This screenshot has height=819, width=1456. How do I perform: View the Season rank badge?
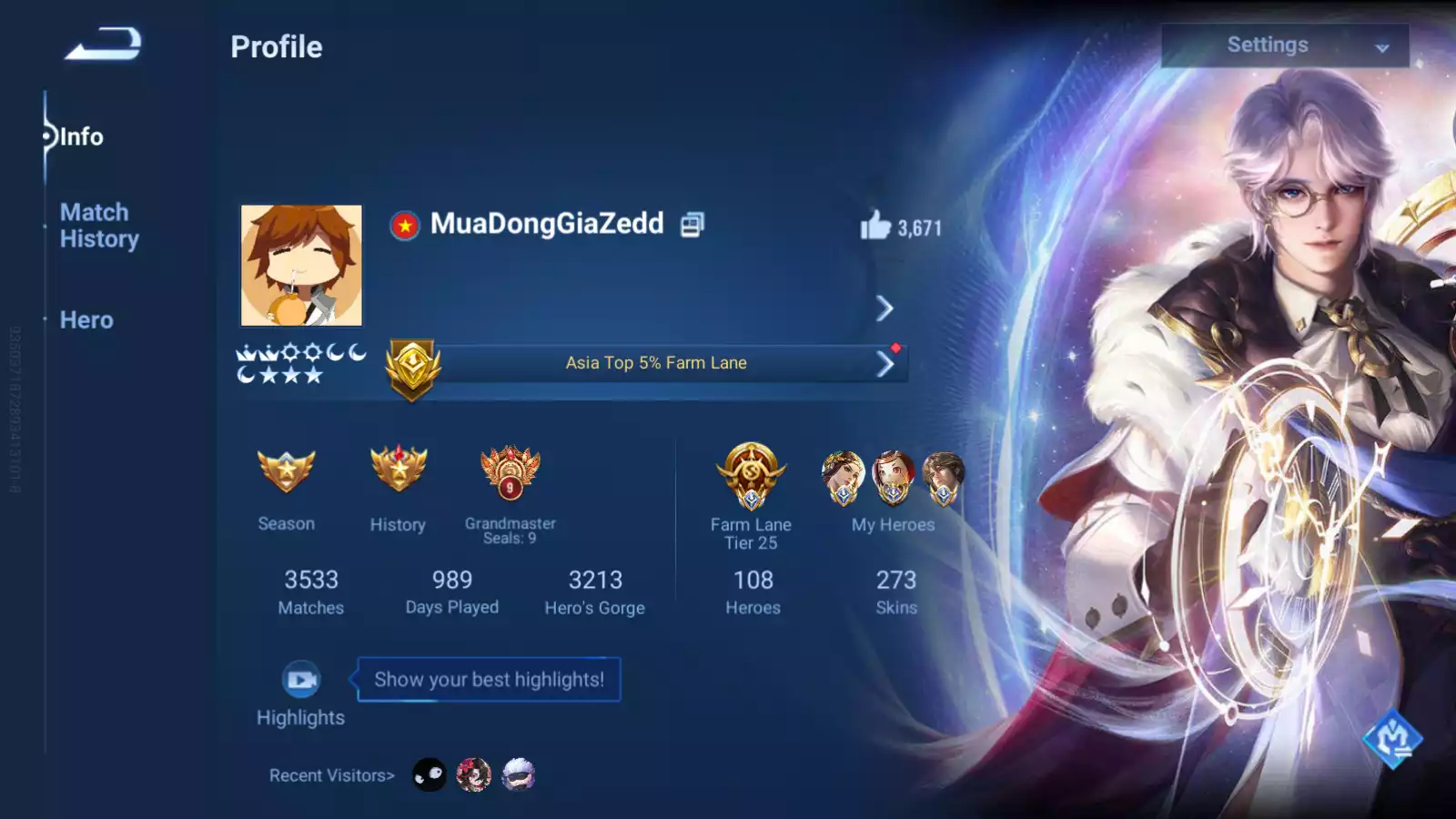pyautogui.click(x=287, y=471)
